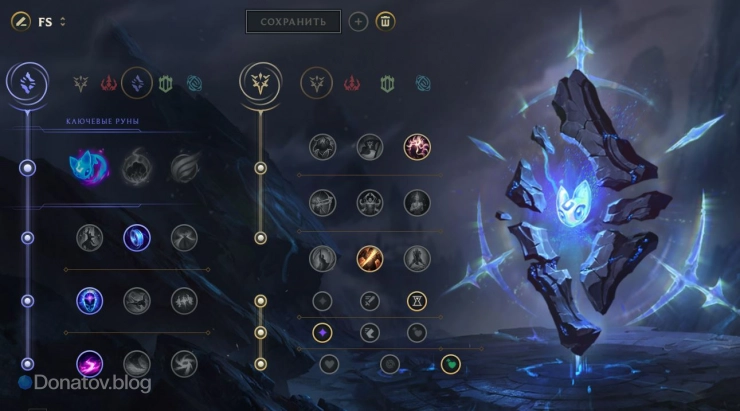Click the Сохранить save button
The image size is (740, 411).
[293, 21]
